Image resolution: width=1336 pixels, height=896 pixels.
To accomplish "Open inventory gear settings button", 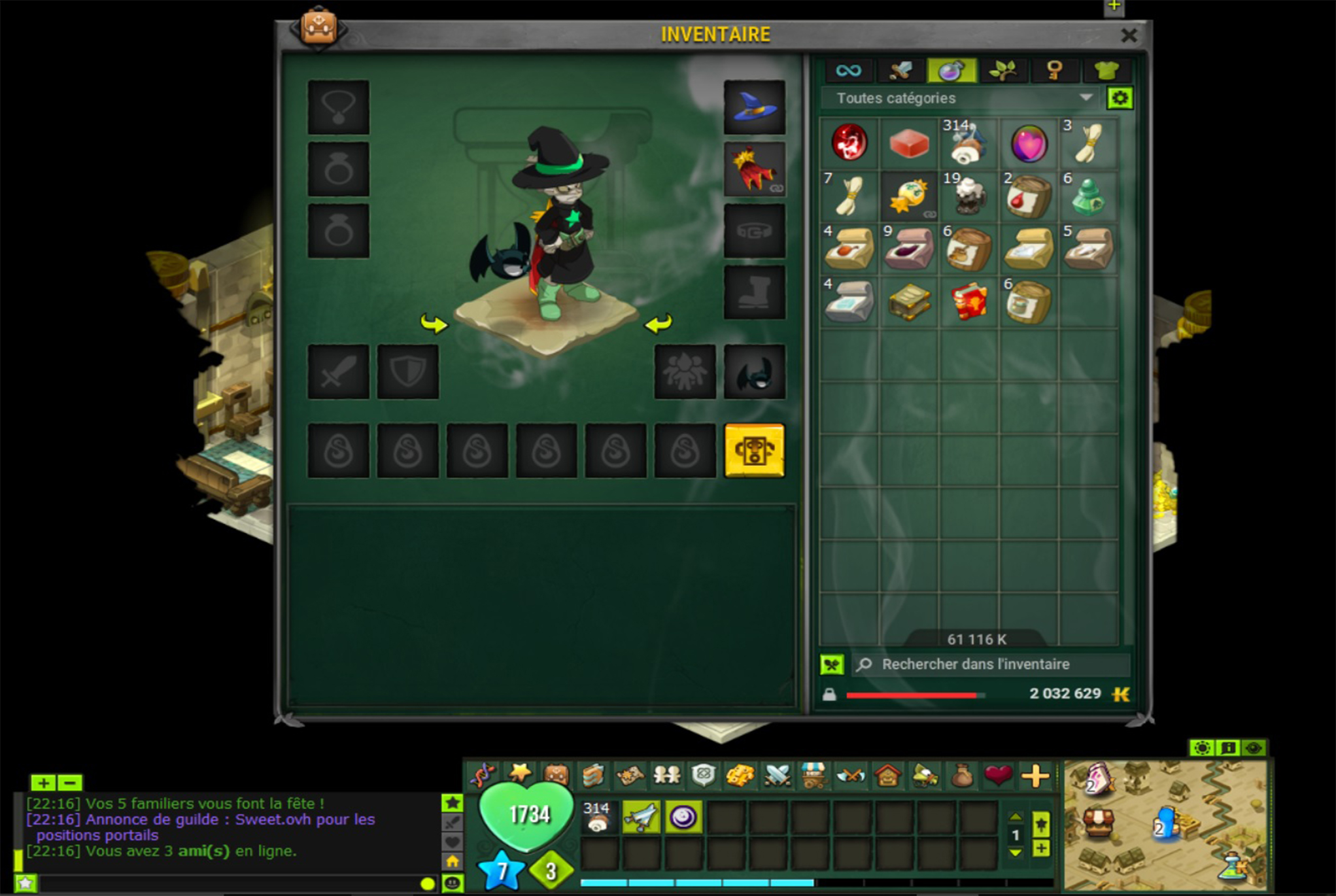I will coord(1120,98).
